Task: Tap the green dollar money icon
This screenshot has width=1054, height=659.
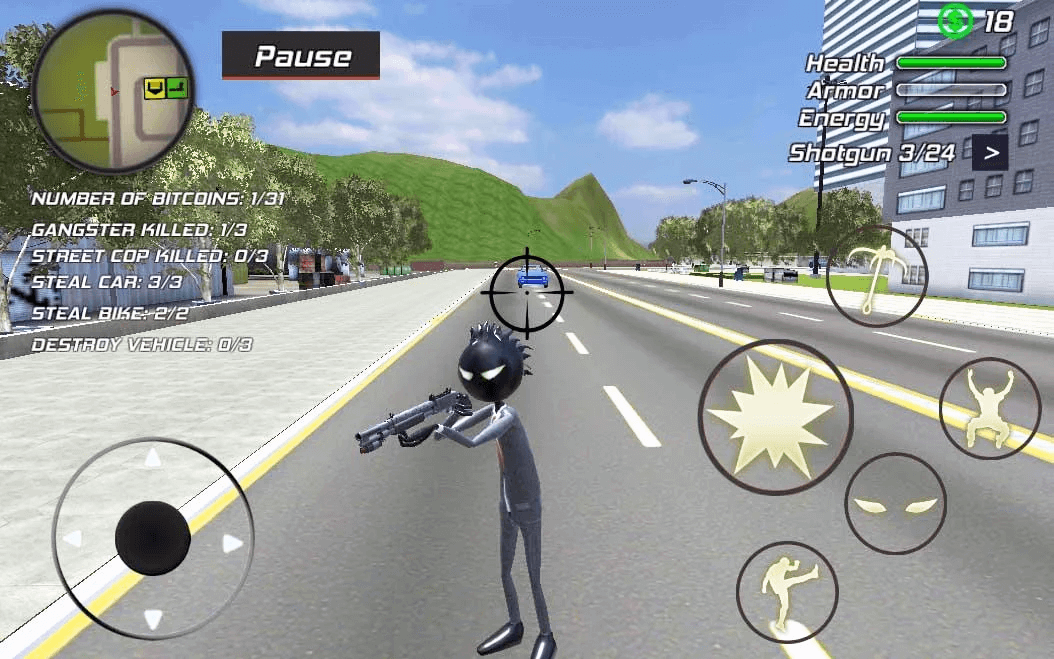Action: point(955,20)
